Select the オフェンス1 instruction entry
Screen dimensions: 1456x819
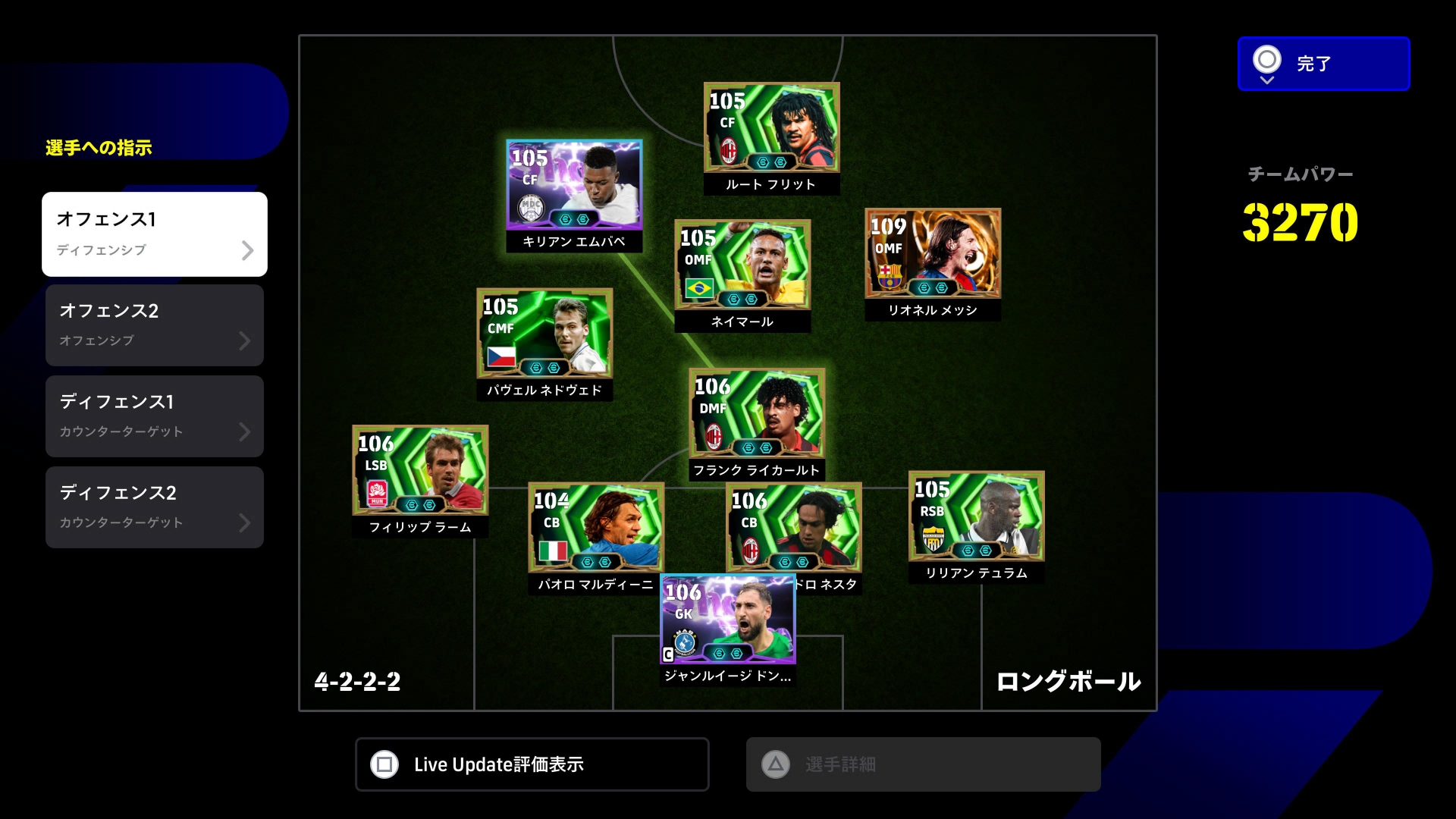pos(155,234)
